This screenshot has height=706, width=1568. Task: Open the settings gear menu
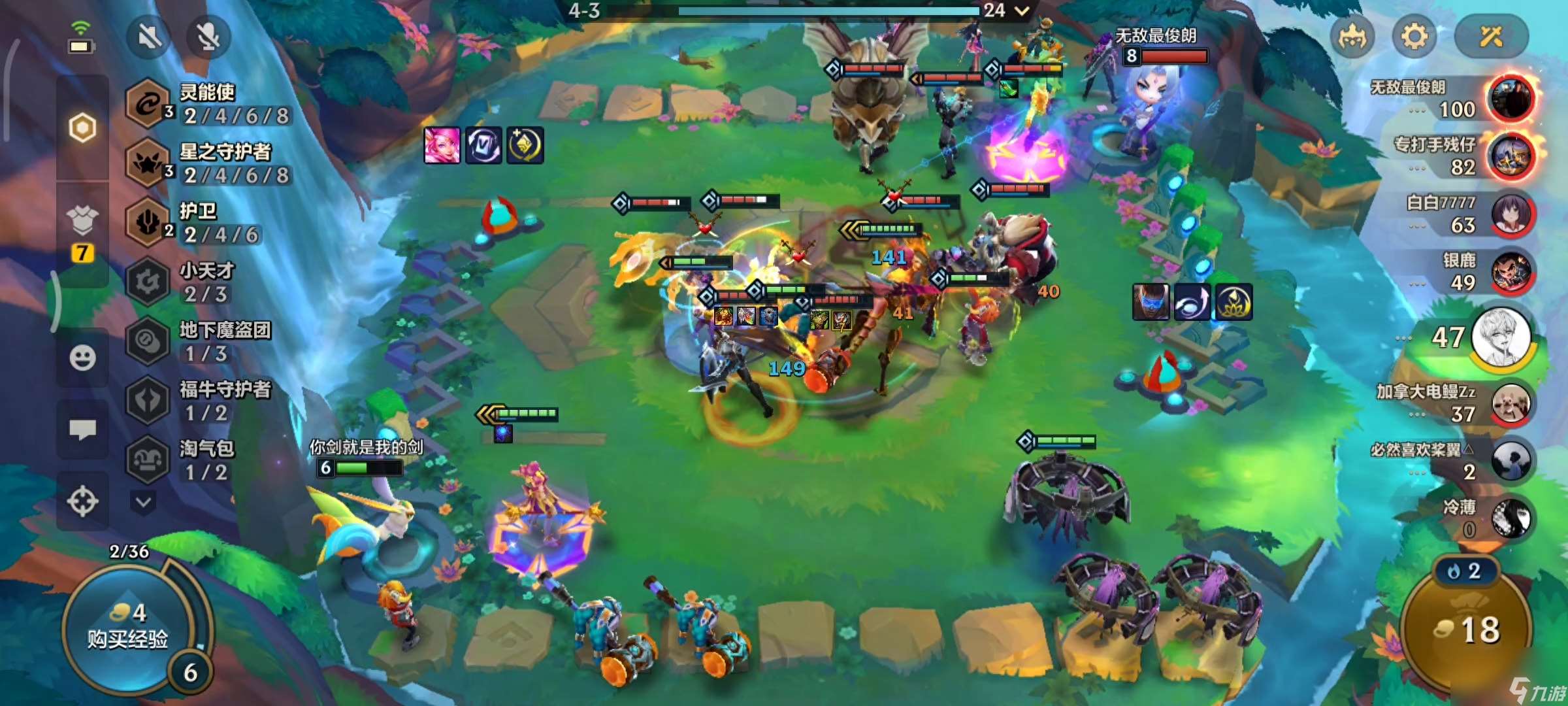(x=1414, y=37)
